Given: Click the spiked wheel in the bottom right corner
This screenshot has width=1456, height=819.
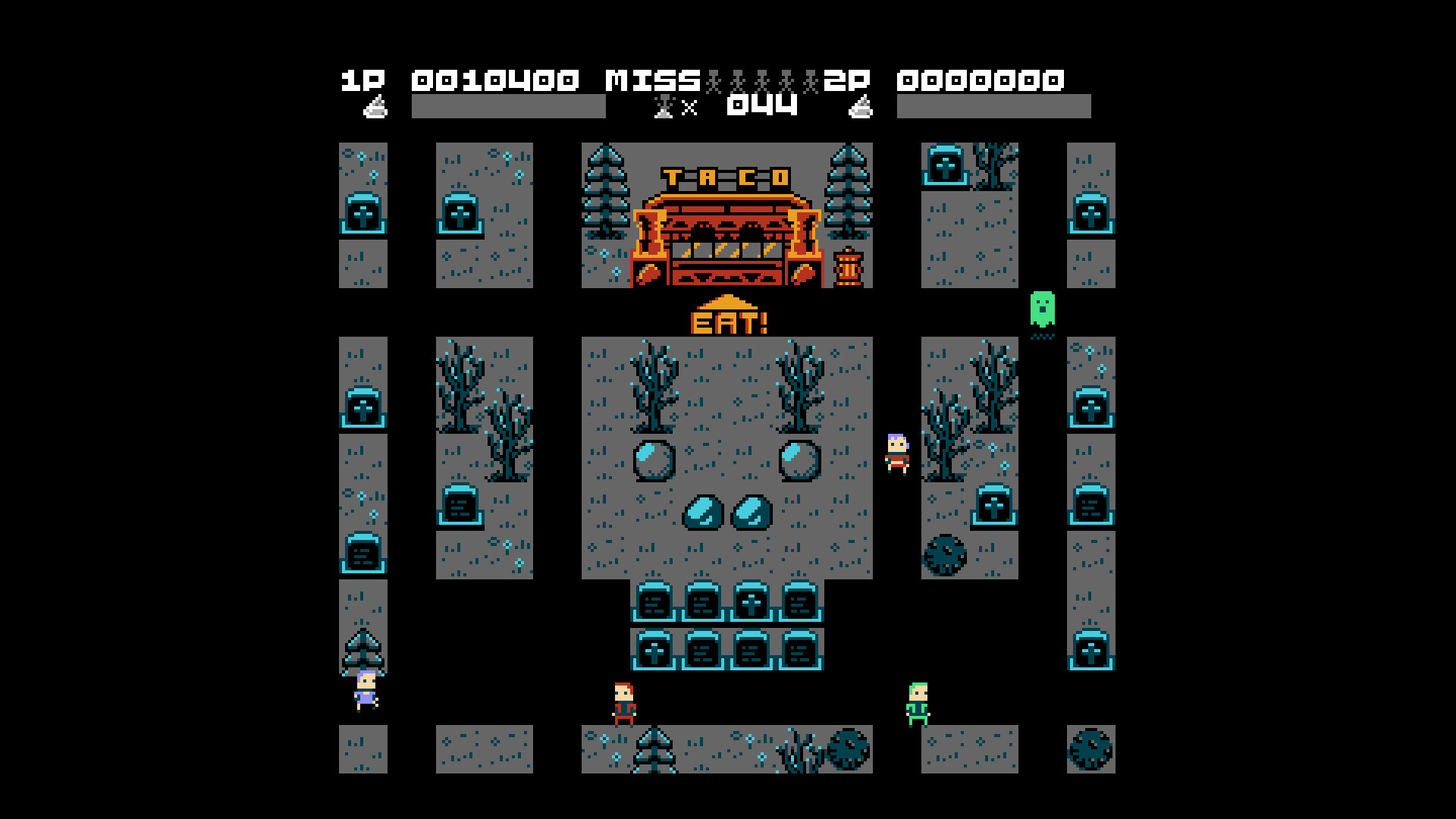Looking at the screenshot, I should pyautogui.click(x=1090, y=747).
